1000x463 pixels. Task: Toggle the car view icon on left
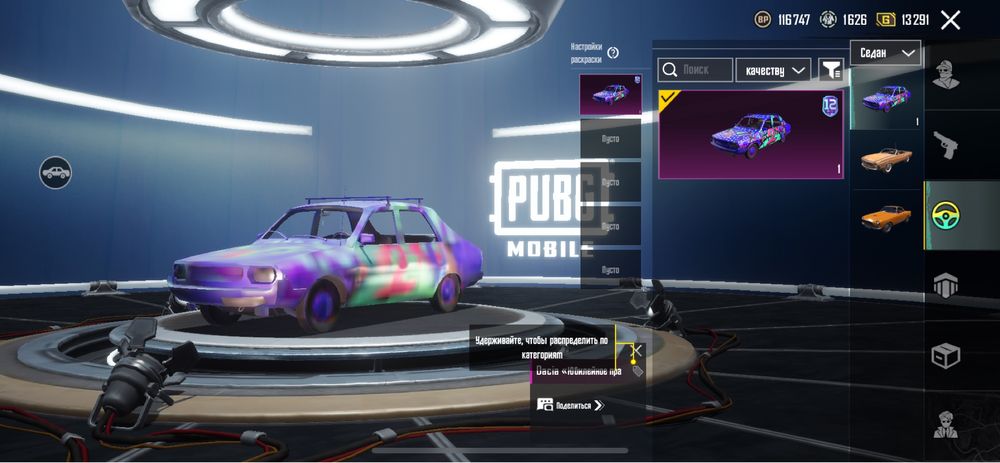[56, 173]
